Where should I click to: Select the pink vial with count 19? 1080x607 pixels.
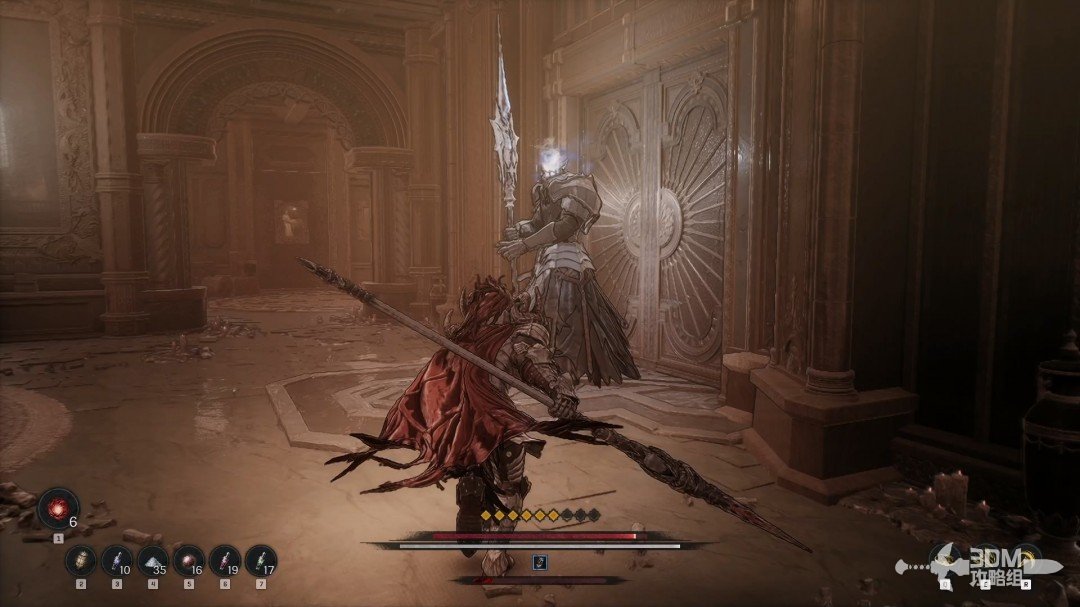tap(224, 560)
